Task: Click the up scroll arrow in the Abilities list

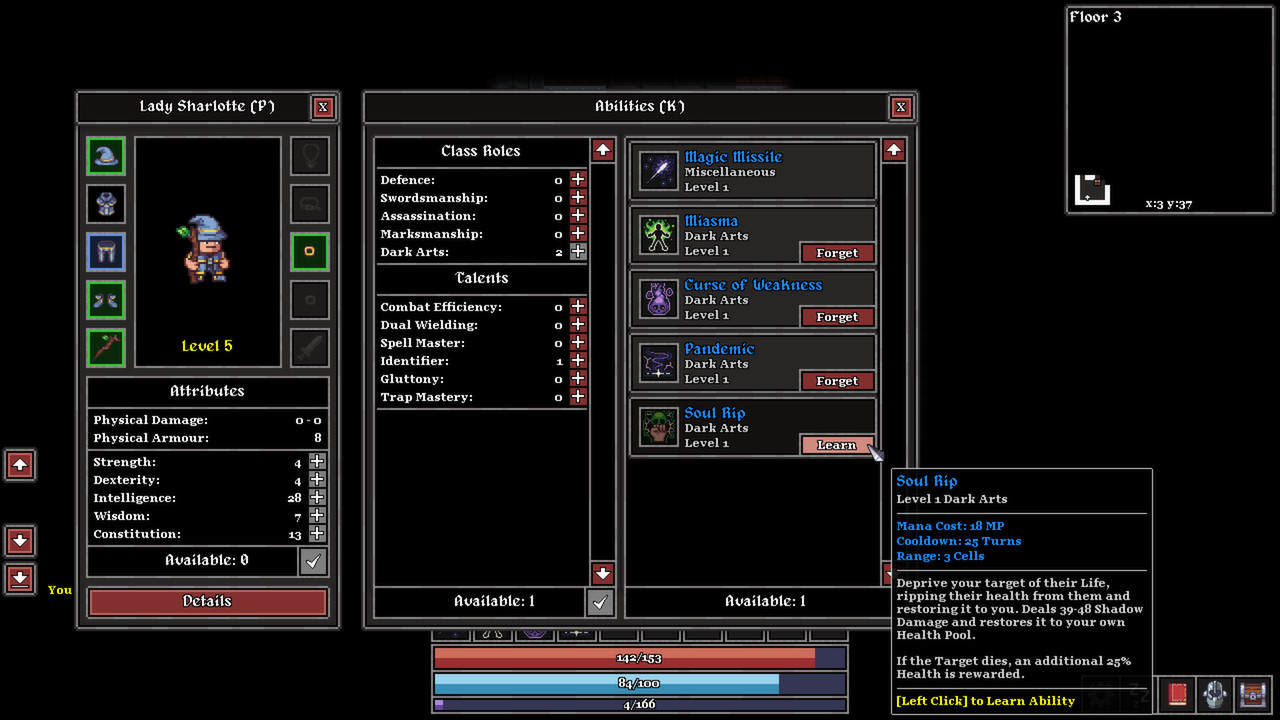Action: (x=893, y=150)
